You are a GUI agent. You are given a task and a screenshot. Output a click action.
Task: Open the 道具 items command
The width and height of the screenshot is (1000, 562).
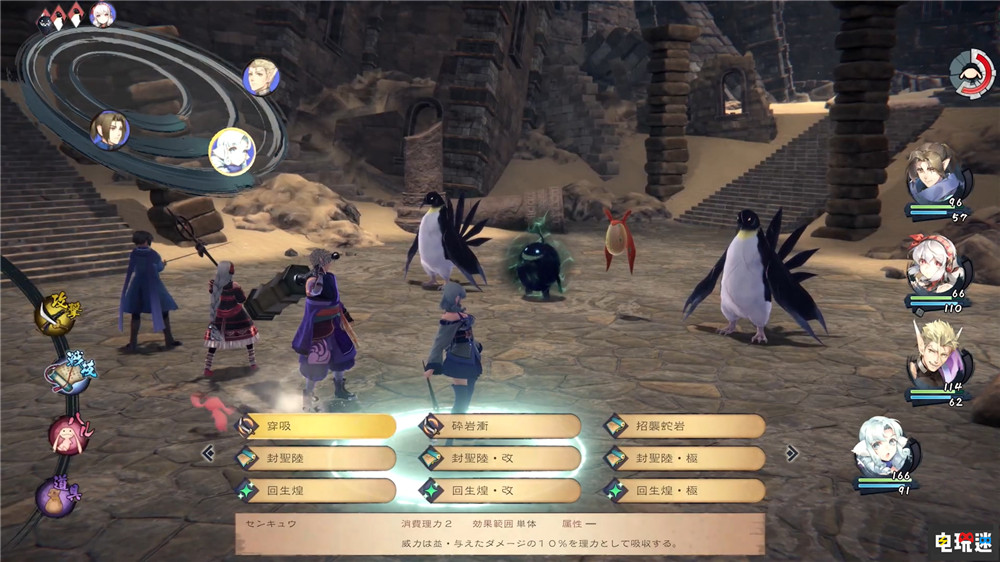55,496
